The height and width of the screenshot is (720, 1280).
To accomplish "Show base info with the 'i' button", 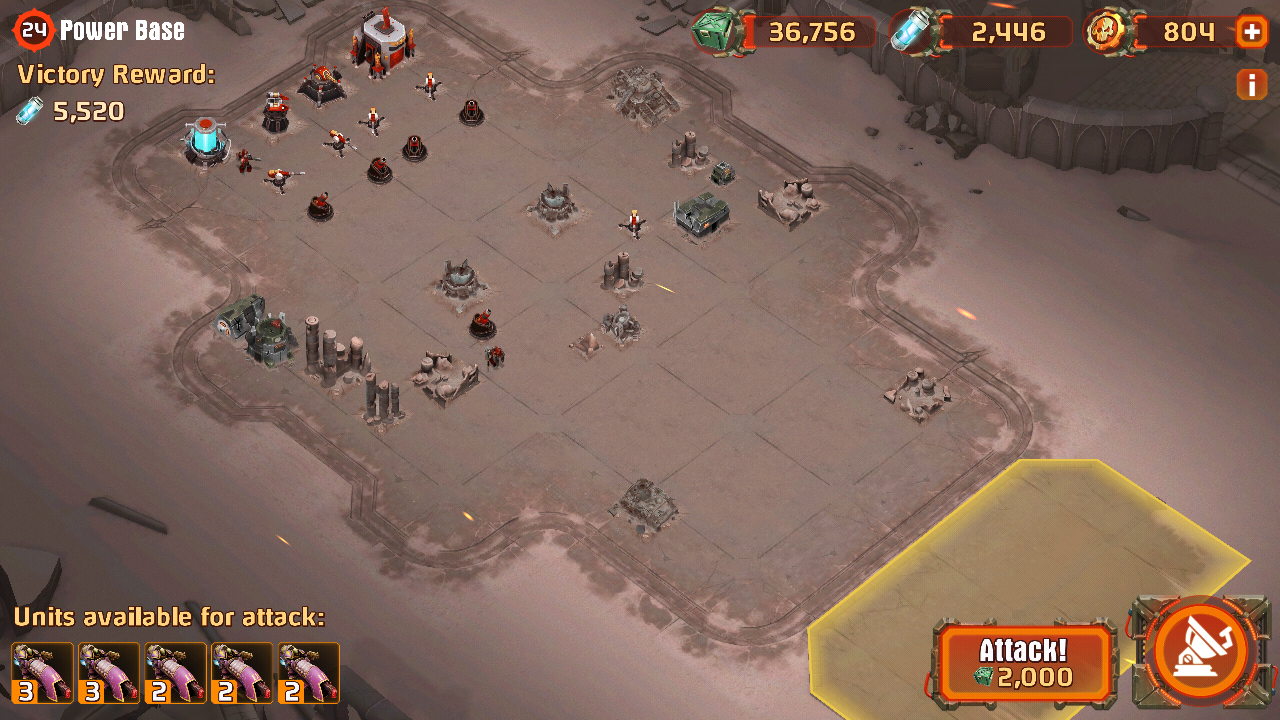I will 1251,85.
